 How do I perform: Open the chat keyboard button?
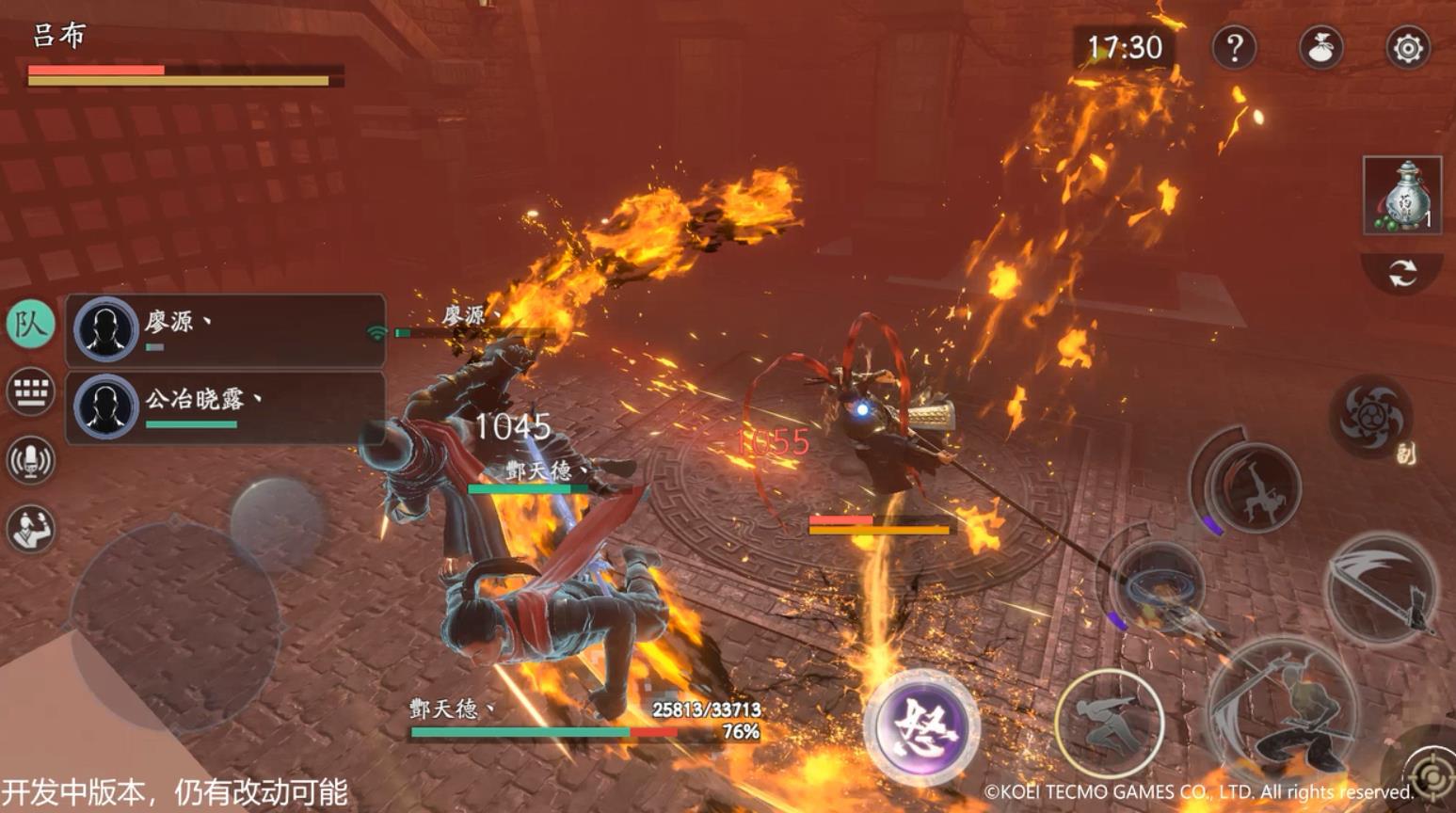pyautogui.click(x=30, y=391)
